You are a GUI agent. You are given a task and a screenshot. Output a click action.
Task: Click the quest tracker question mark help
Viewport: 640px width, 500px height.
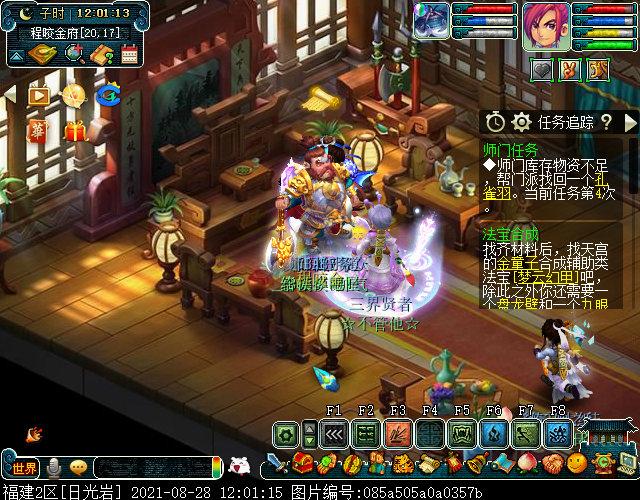pos(606,122)
